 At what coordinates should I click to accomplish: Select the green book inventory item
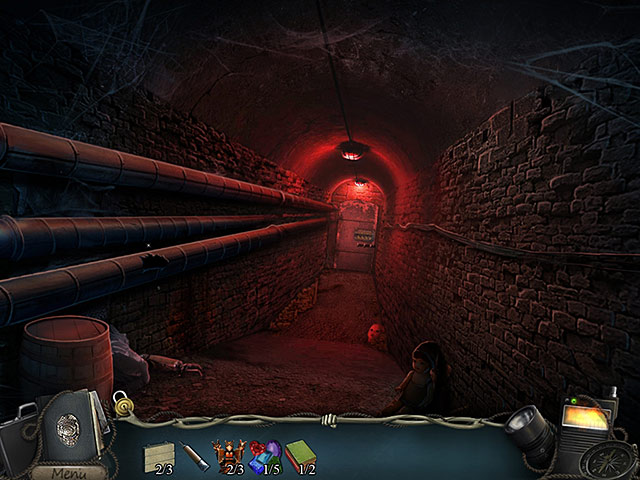(301, 454)
